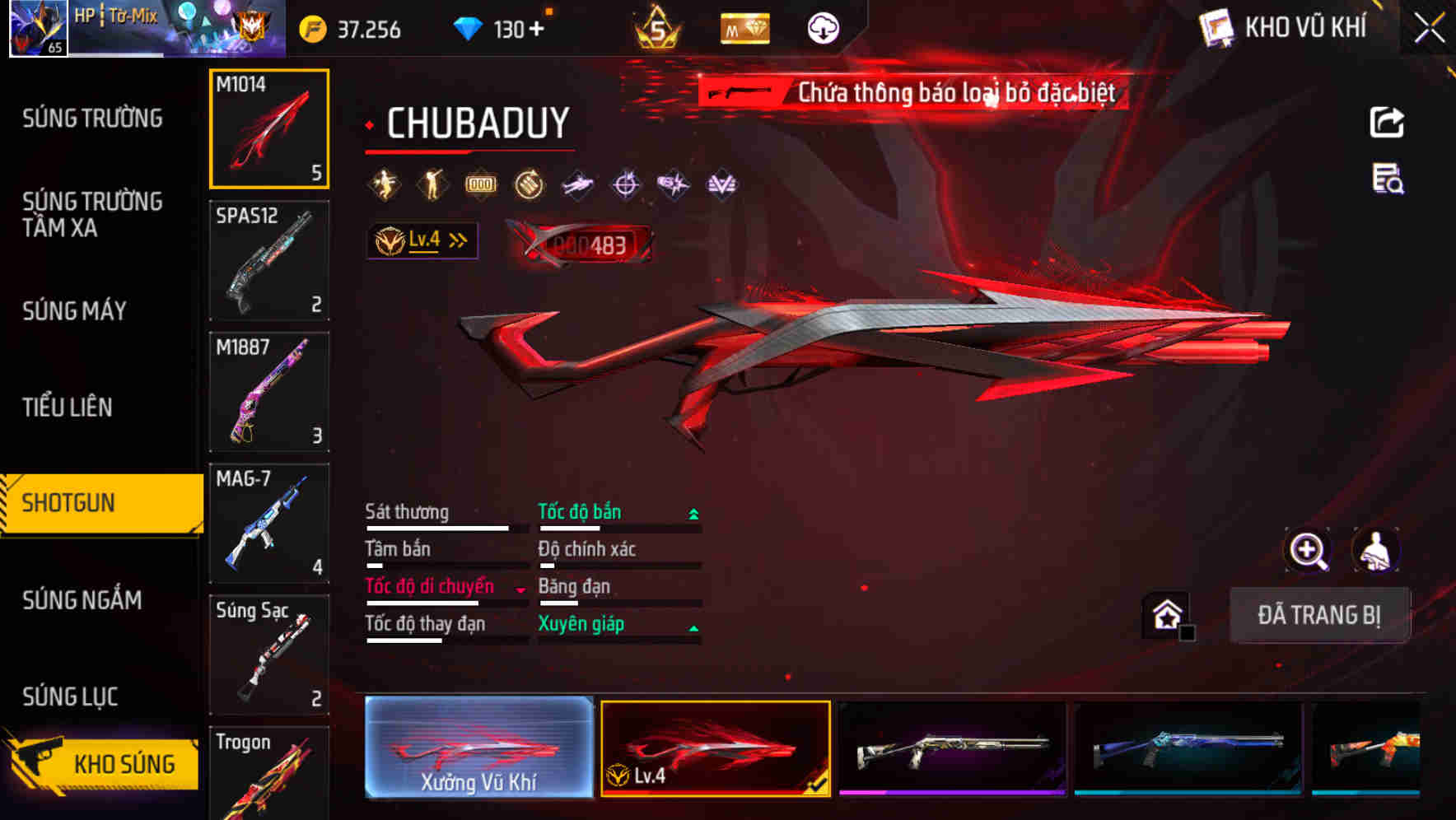Select the M1014 thumbnail with count 5
Viewport: 1456px width, 820px height.
(x=269, y=128)
